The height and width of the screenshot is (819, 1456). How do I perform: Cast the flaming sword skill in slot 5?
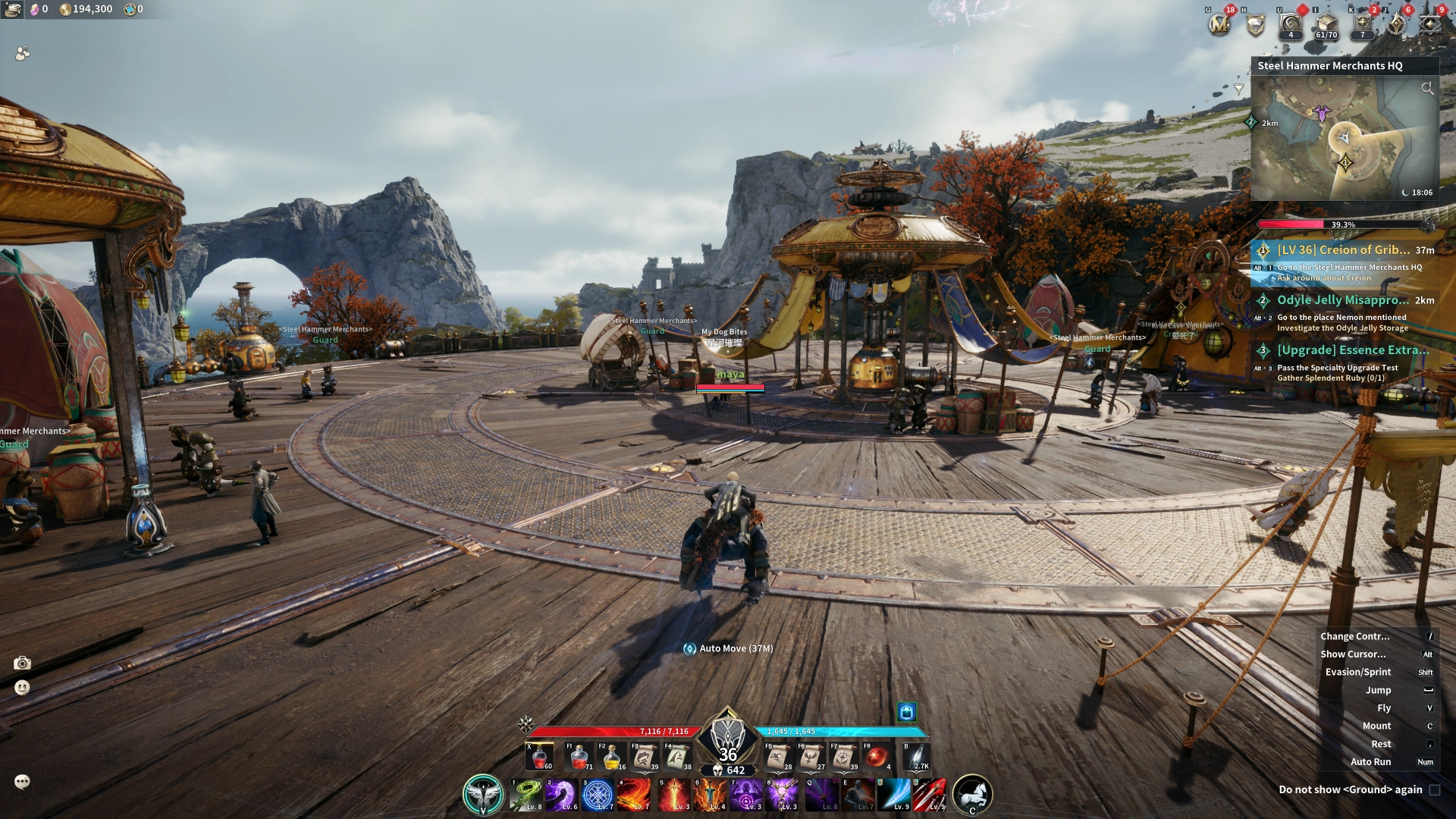point(673,795)
